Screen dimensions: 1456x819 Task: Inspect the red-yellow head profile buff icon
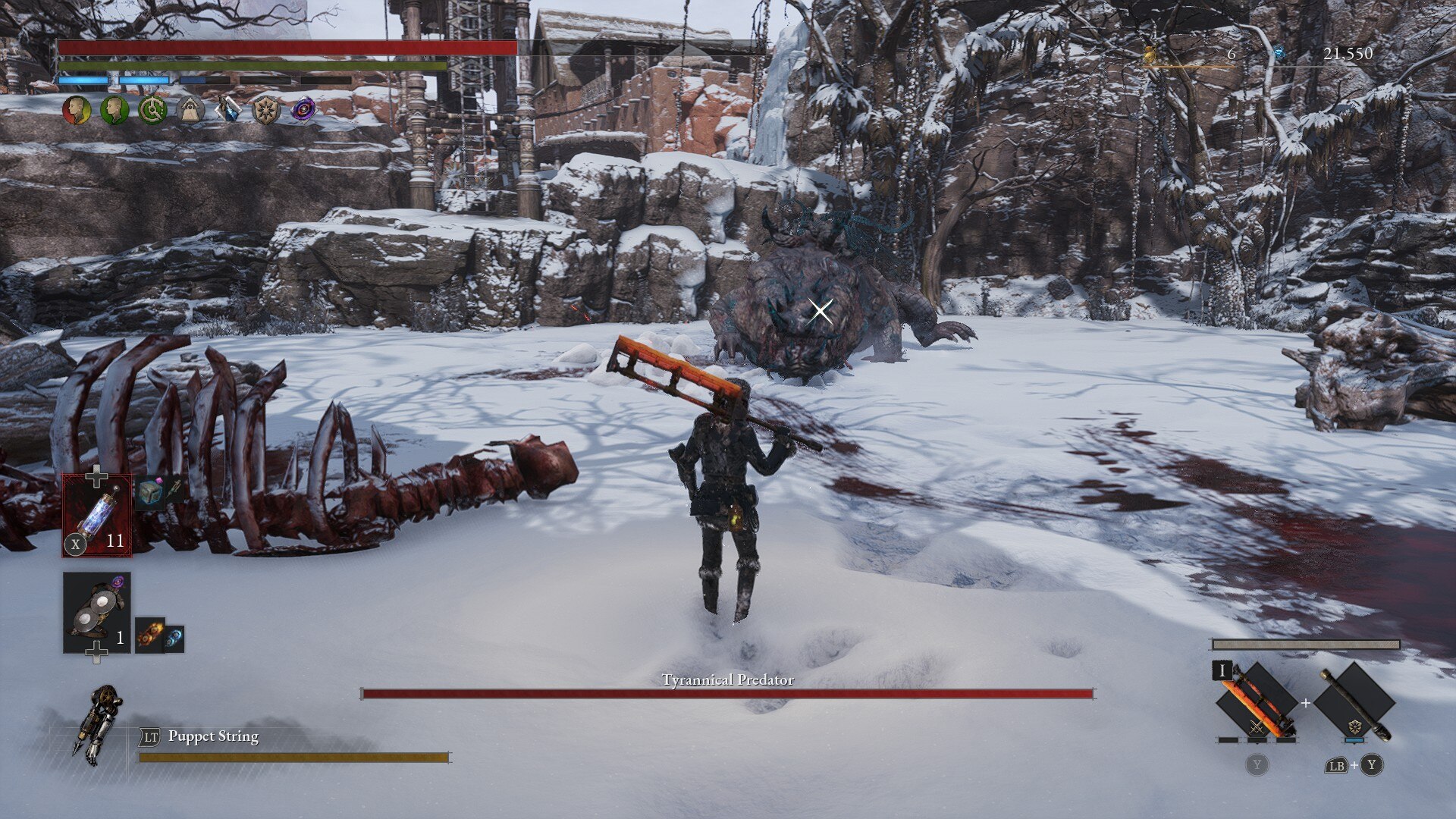click(x=76, y=110)
